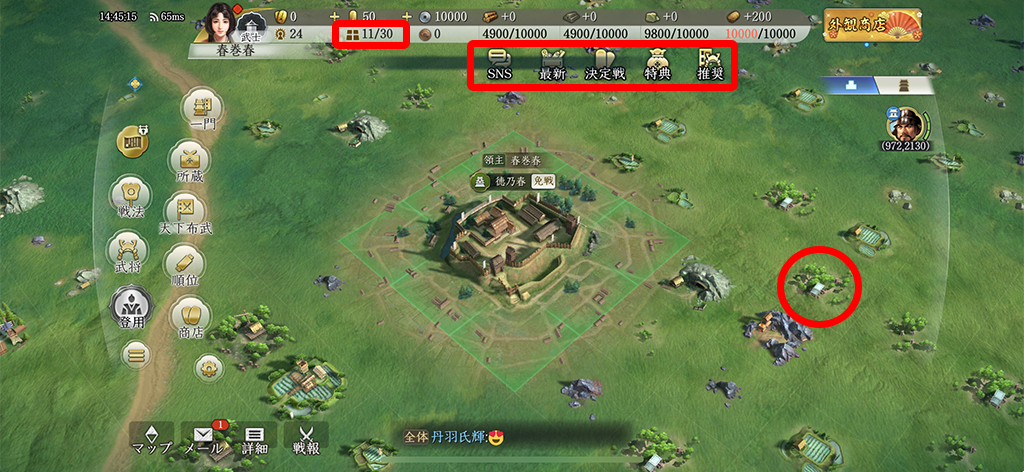Open the 決定戦 event
This screenshot has width=1024, height=472.
(x=605, y=64)
